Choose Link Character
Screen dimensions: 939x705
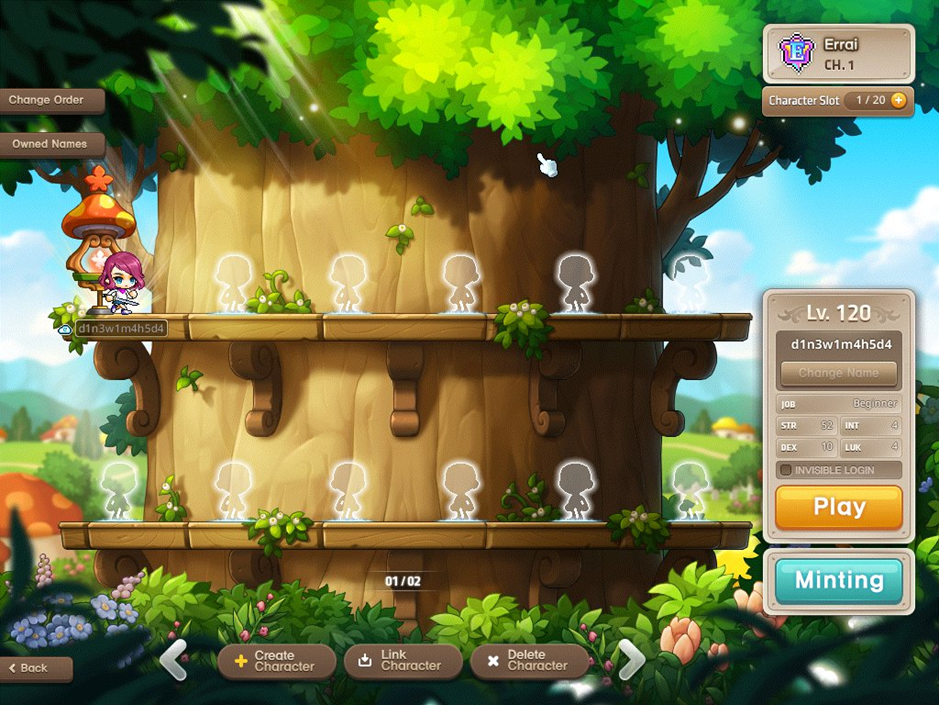tap(402, 661)
